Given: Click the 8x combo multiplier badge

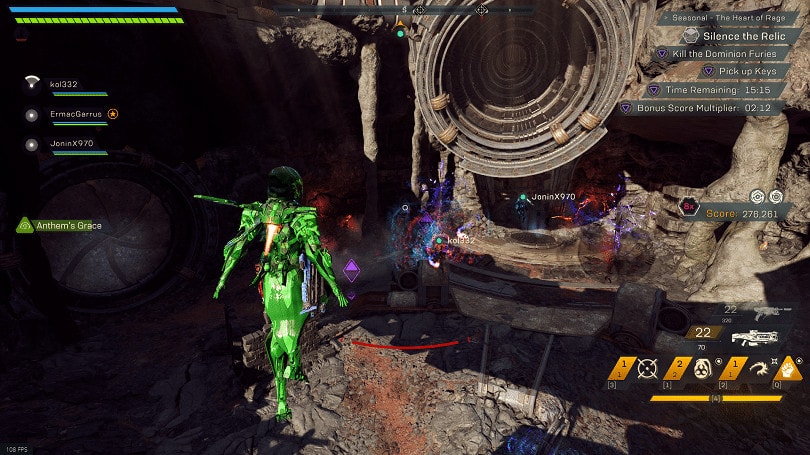Looking at the screenshot, I should (x=689, y=207).
